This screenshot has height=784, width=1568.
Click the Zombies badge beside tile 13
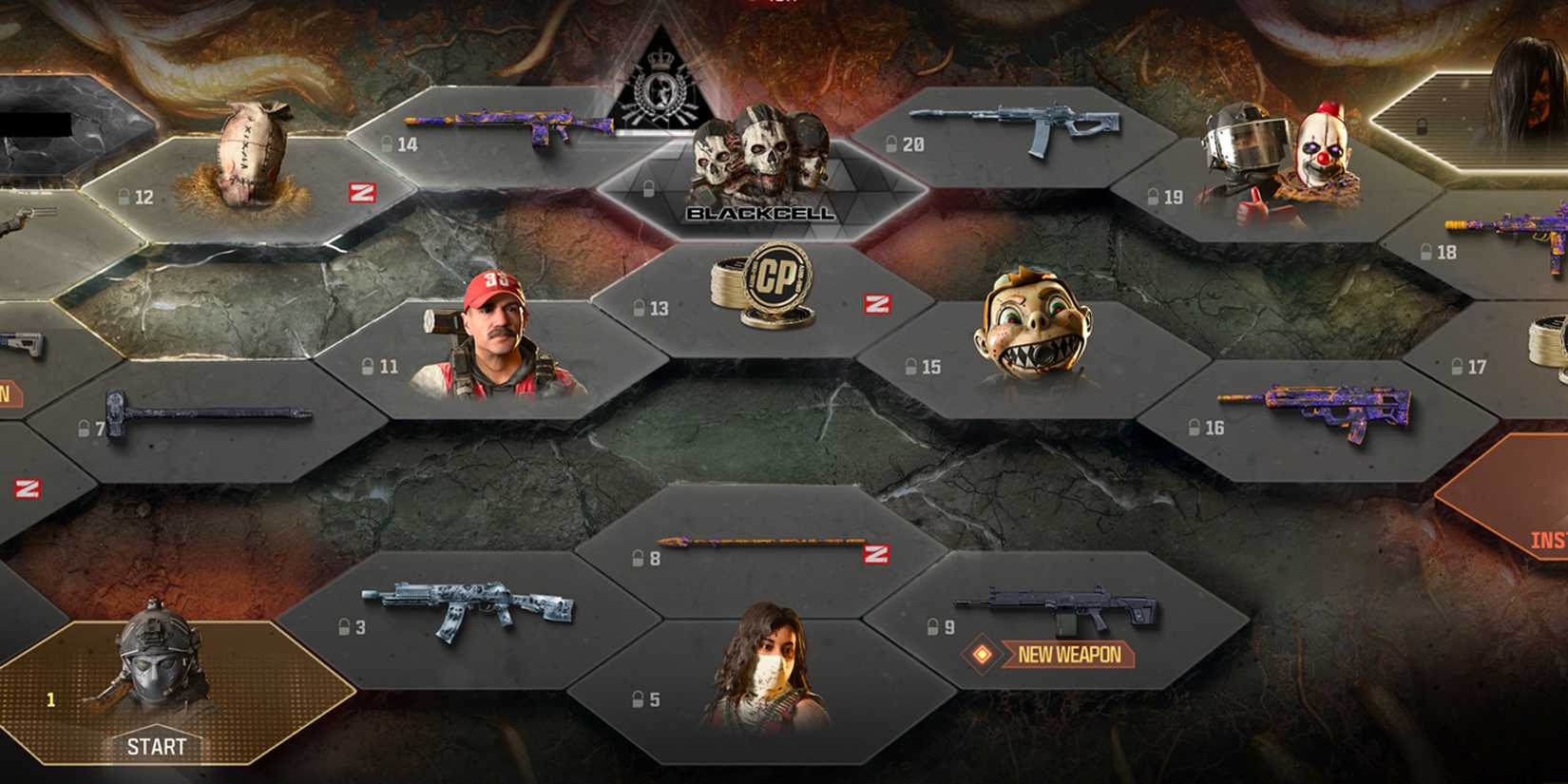(x=879, y=304)
